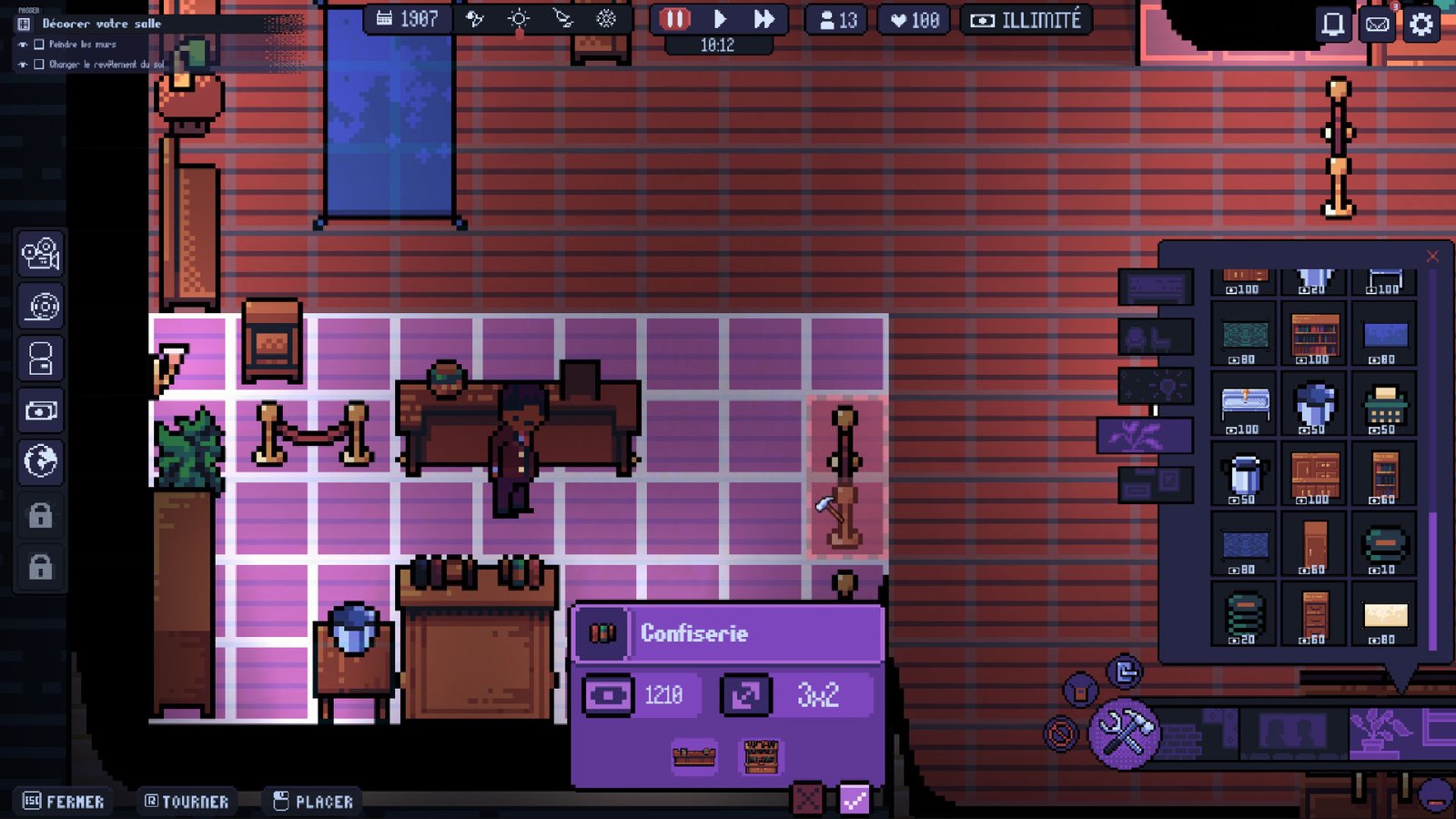Tick the 'Peindre les murs' objective checkbox
Screen dimensions: 1456x819
39,45
